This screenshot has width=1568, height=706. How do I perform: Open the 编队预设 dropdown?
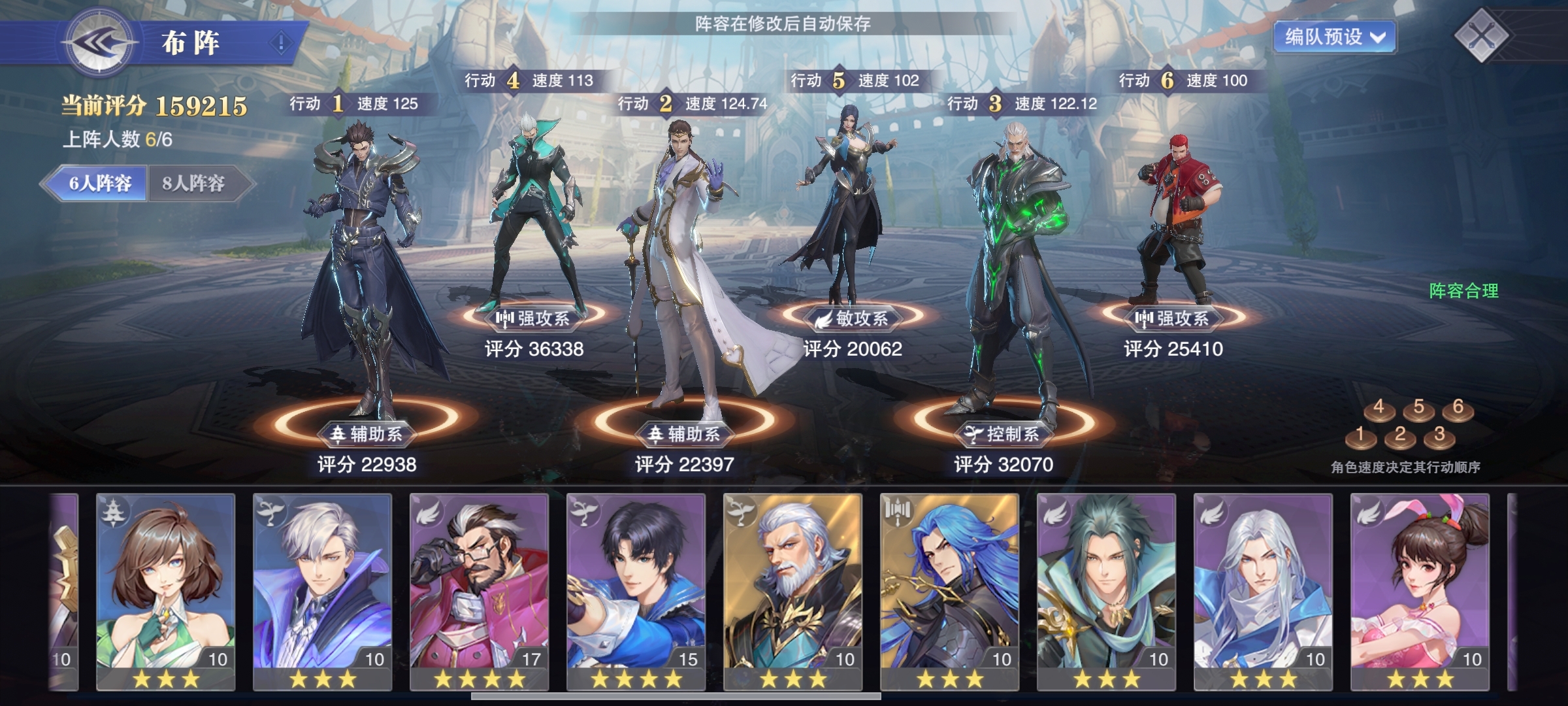tap(1334, 37)
